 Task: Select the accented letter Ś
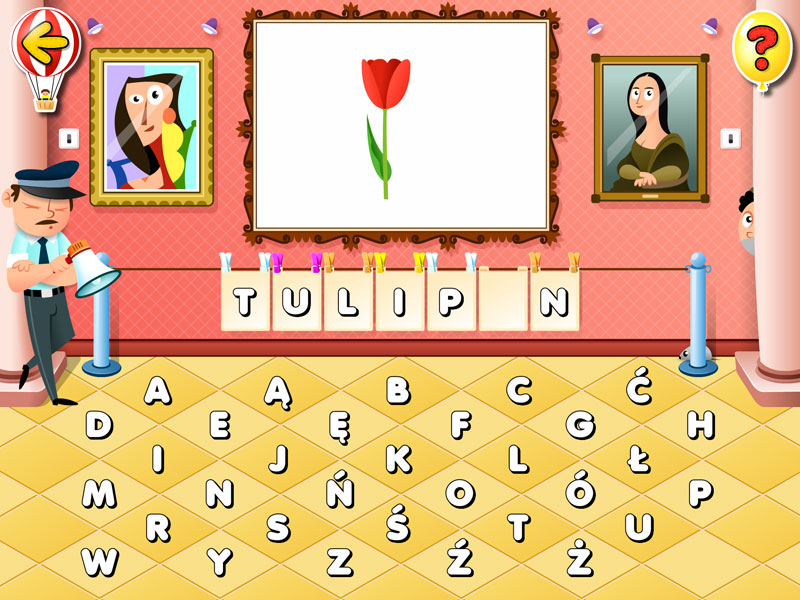(x=398, y=524)
